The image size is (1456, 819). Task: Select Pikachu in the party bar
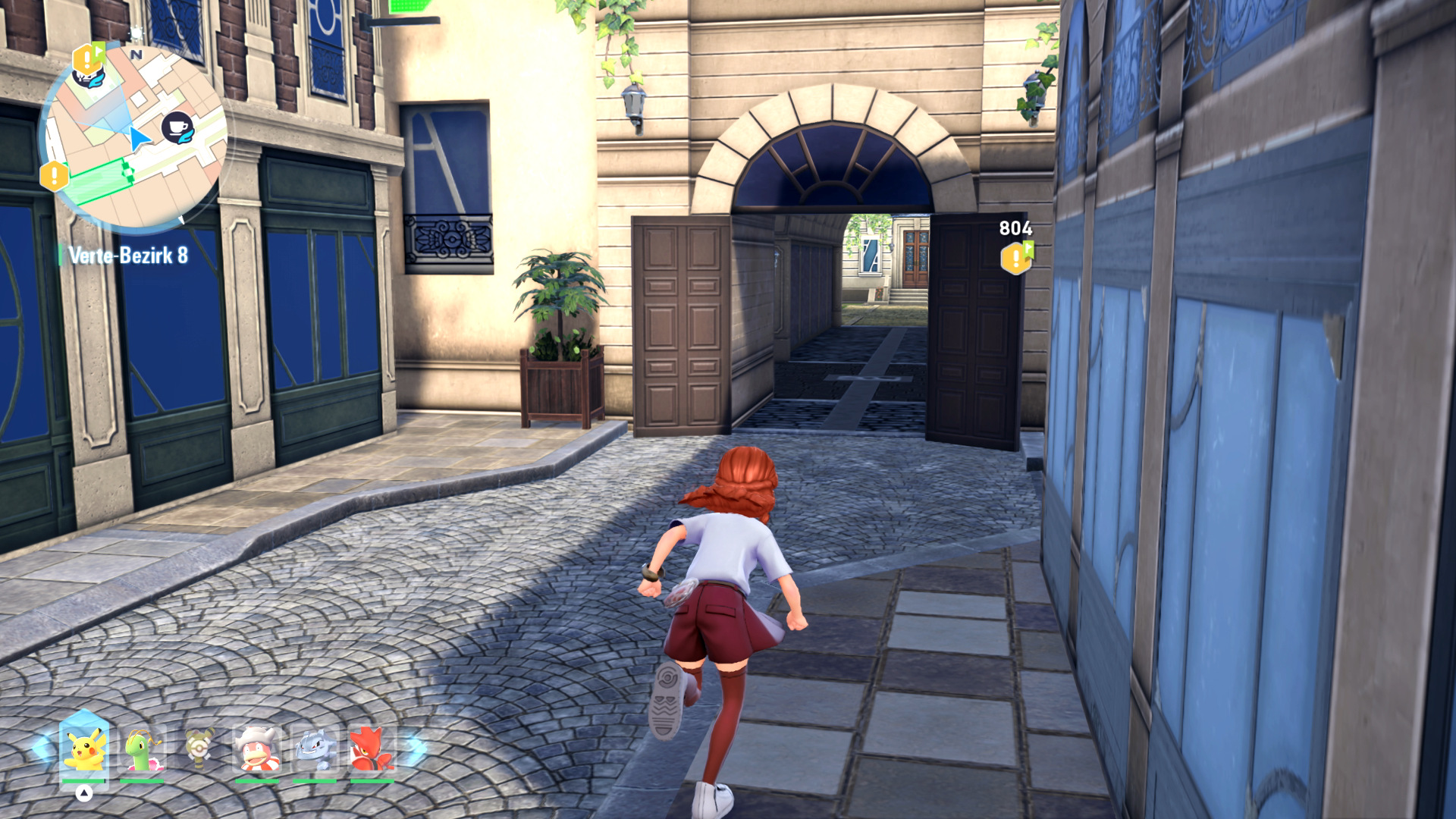point(84,749)
